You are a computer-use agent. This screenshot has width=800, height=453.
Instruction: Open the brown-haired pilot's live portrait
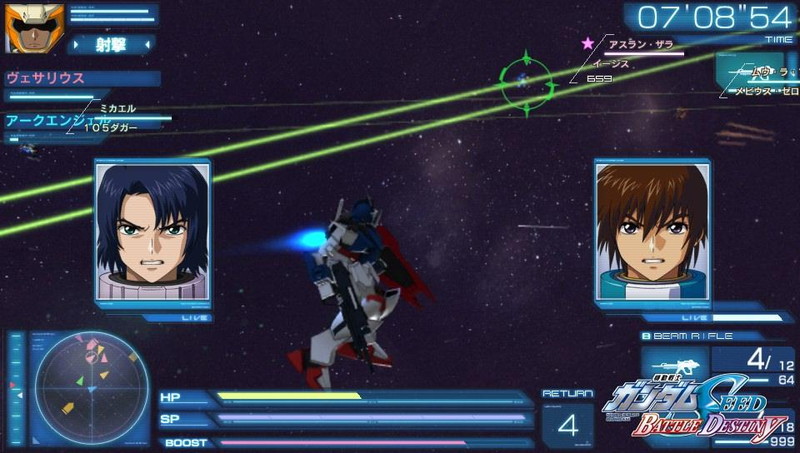[651, 236]
